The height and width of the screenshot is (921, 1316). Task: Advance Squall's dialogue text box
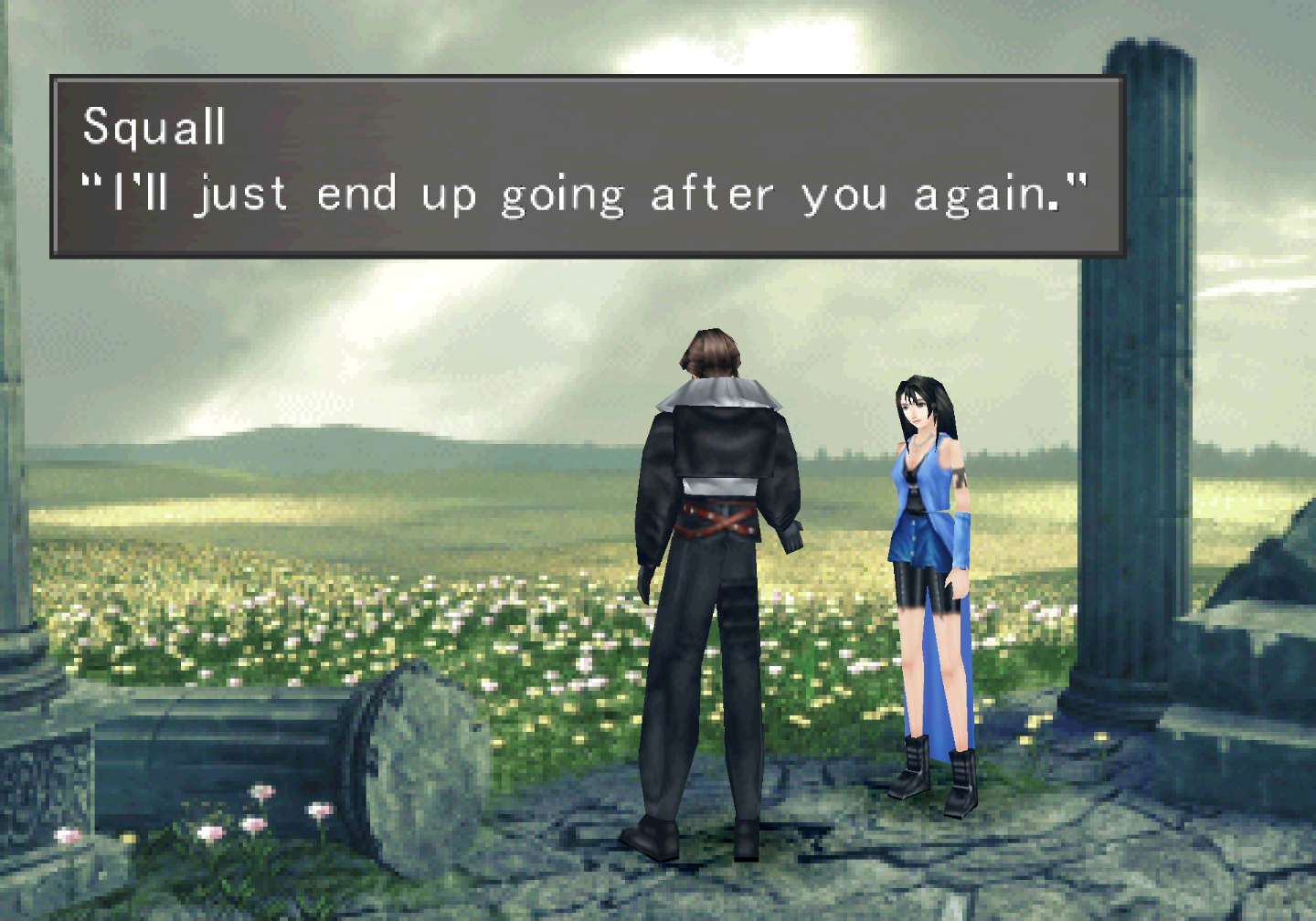coord(587,166)
